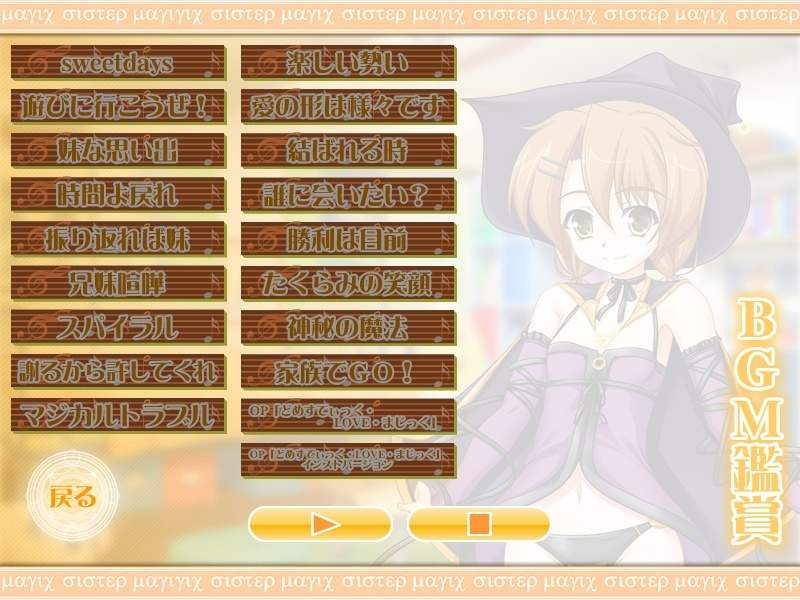Choose the 遊びに行こうぜ！ track
The width and height of the screenshot is (800, 600).
[x=117, y=107]
